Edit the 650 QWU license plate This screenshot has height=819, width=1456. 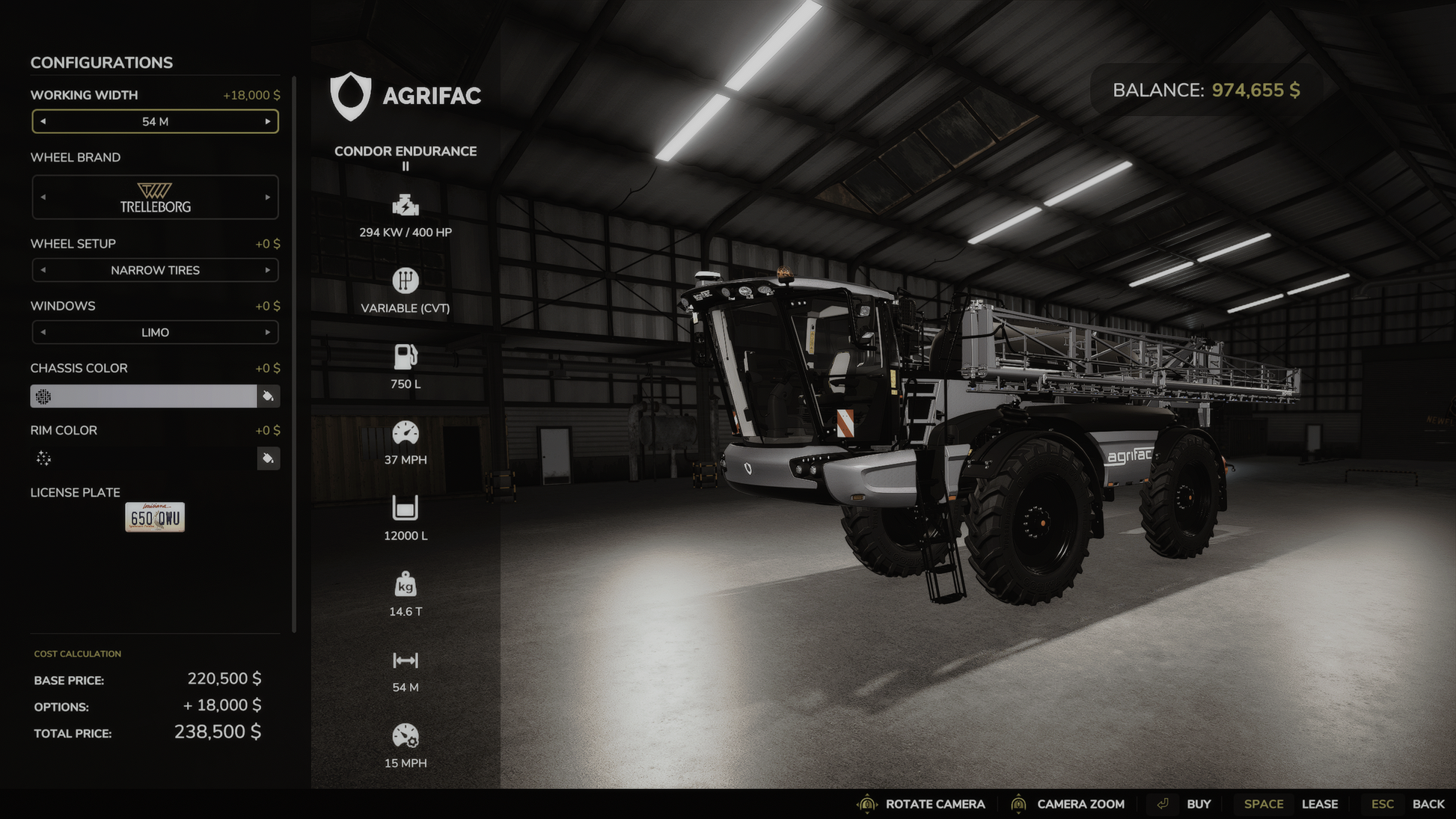click(155, 518)
